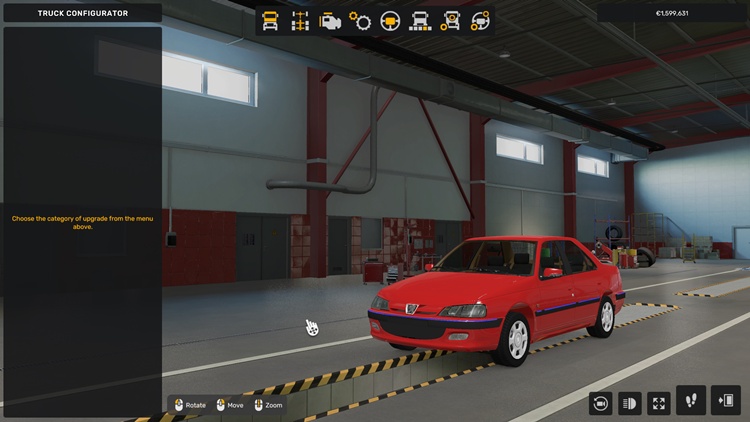Open the interior accessories category
Viewport: 750px width, 422px height.
point(480,21)
